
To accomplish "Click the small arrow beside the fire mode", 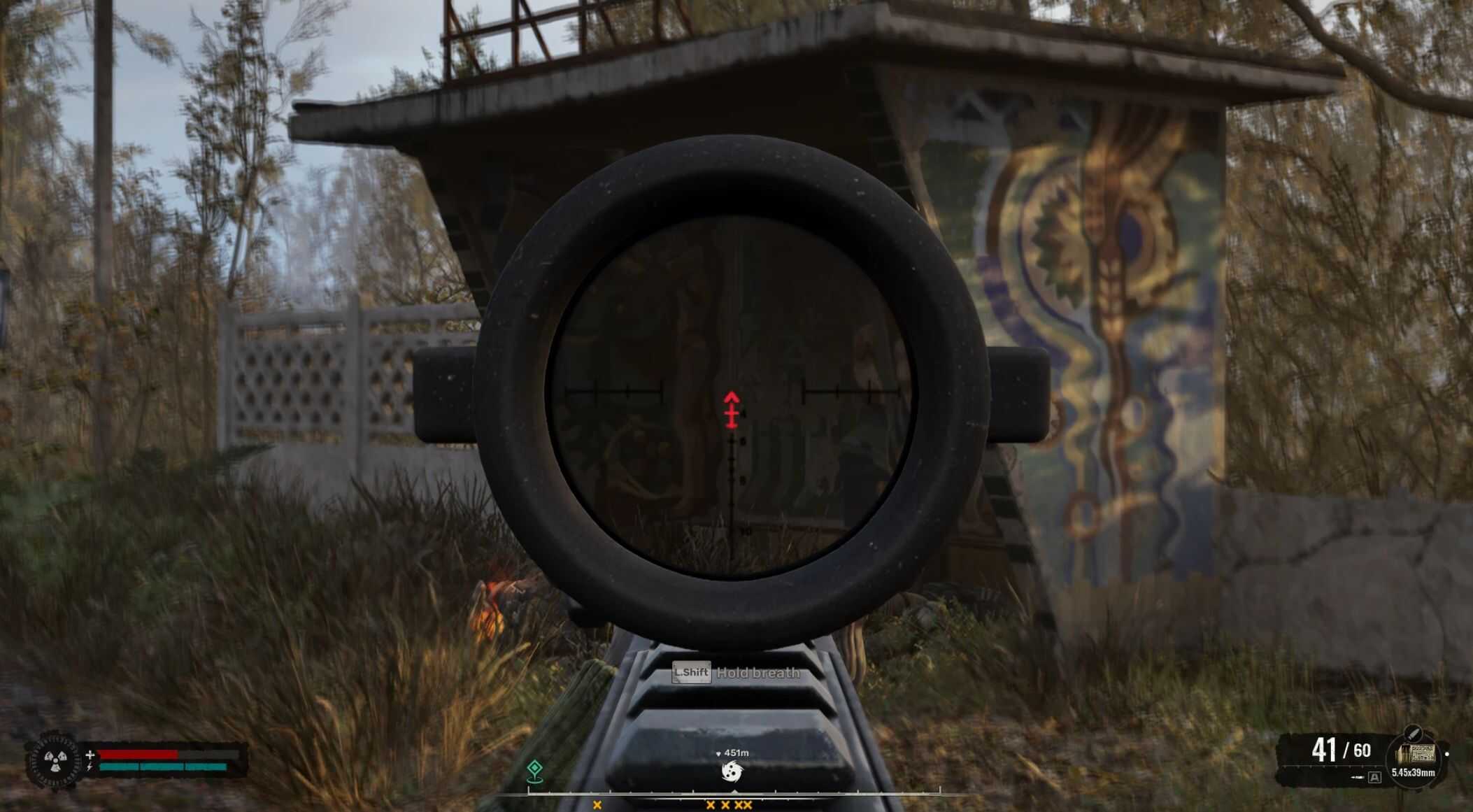I will 1358,777.
